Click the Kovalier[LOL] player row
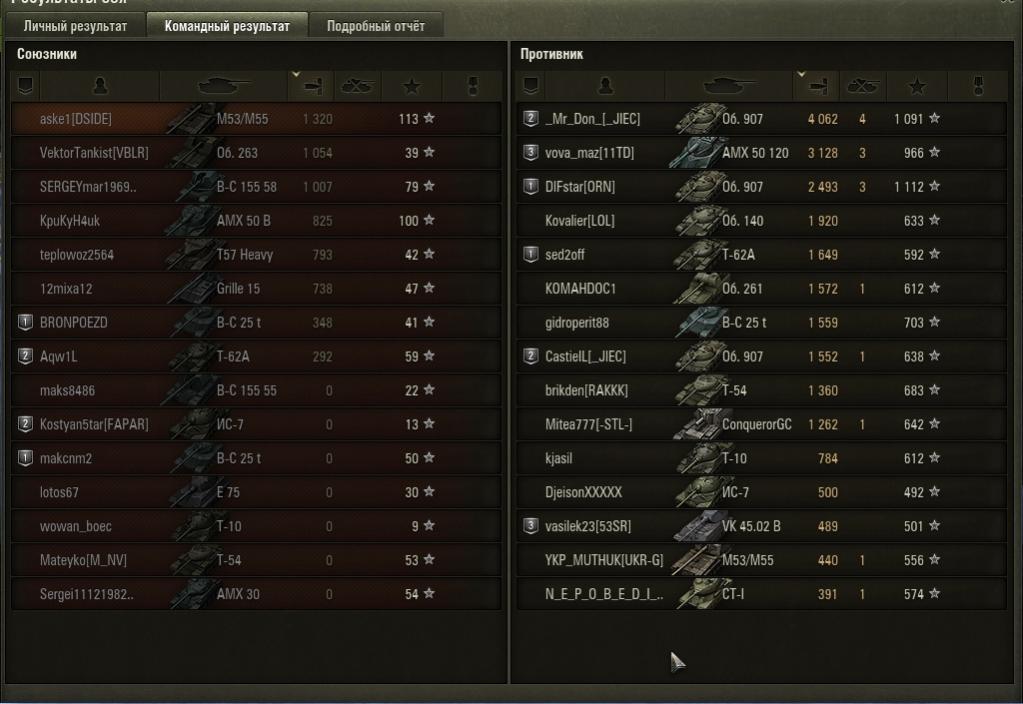 (760, 221)
